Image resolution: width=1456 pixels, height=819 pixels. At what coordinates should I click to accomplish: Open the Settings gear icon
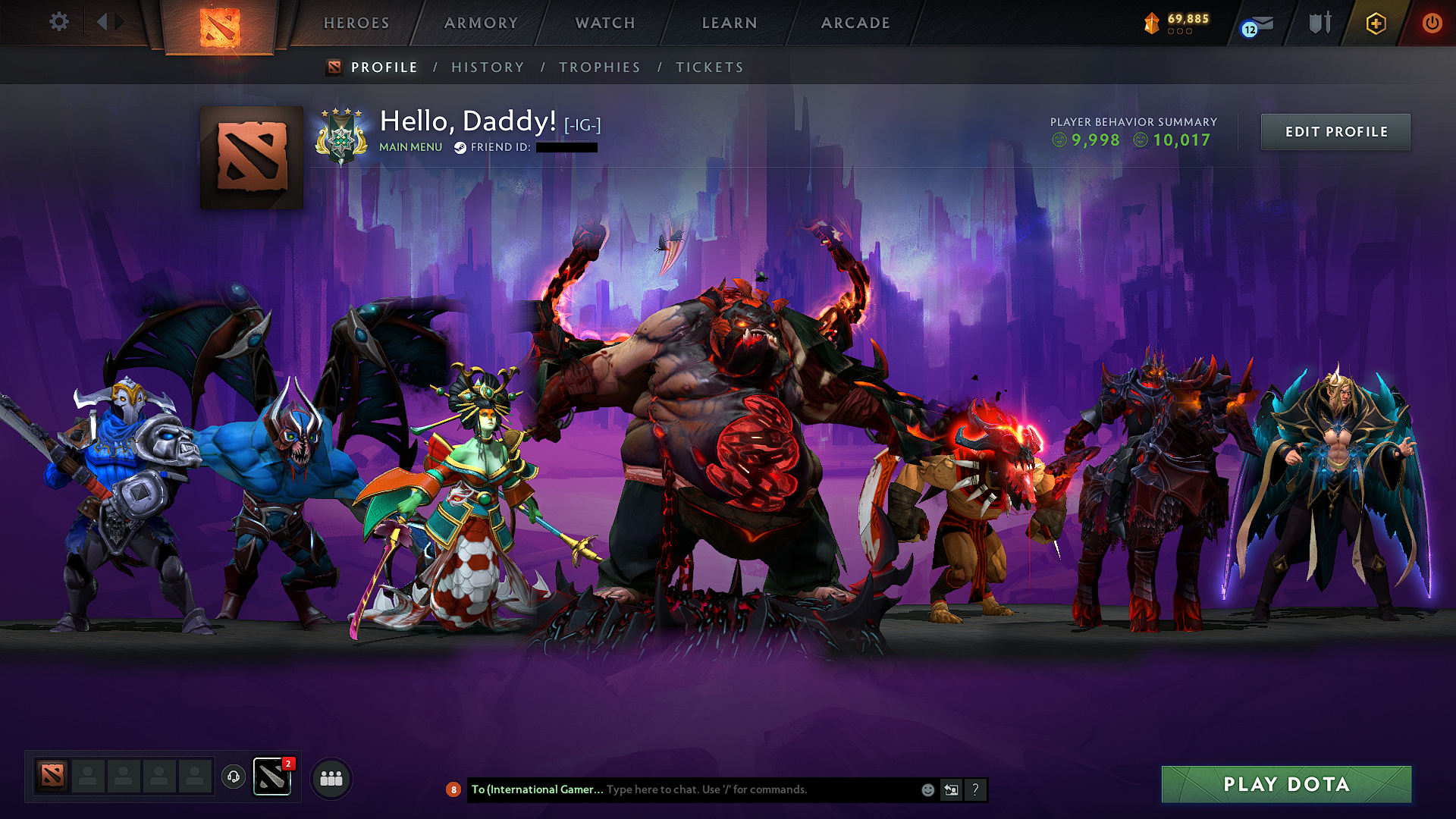[59, 22]
